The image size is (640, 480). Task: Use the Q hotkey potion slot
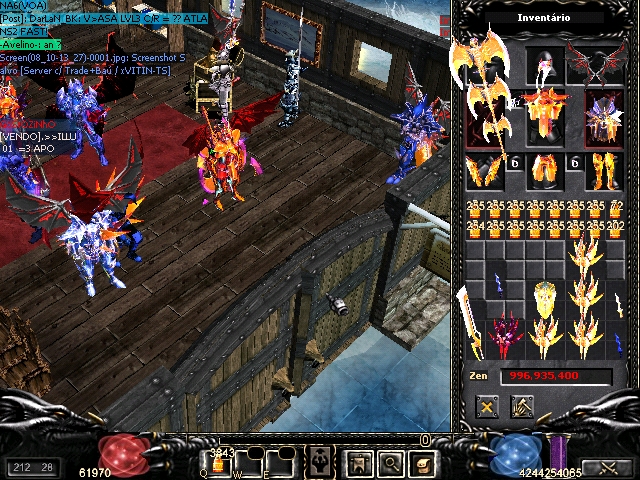click(219, 463)
